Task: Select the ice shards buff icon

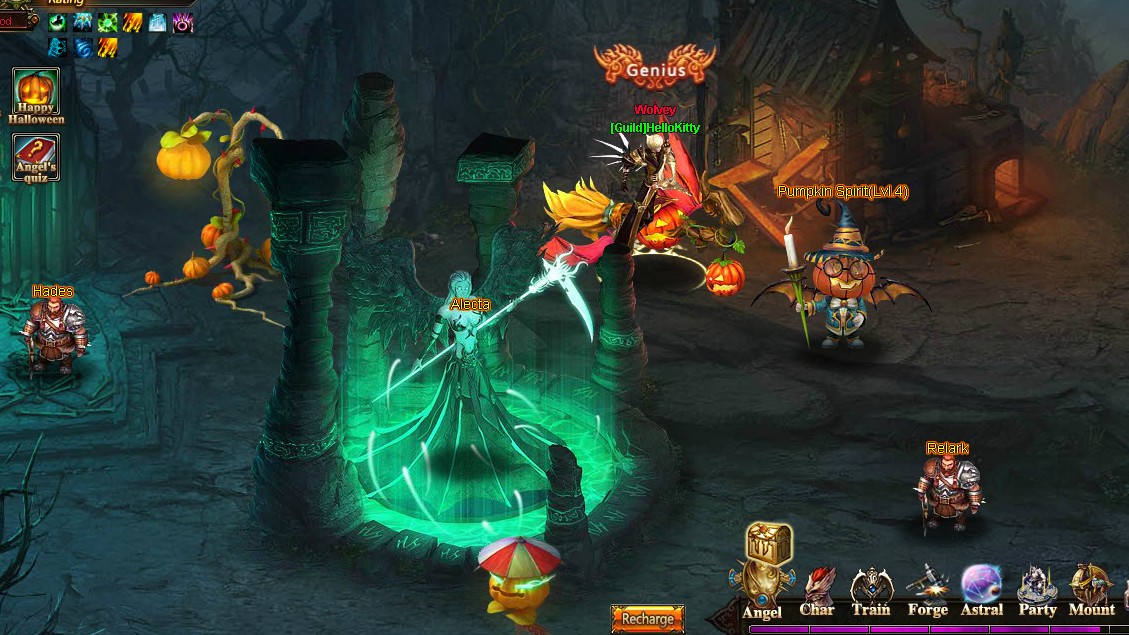Action: [x=83, y=23]
